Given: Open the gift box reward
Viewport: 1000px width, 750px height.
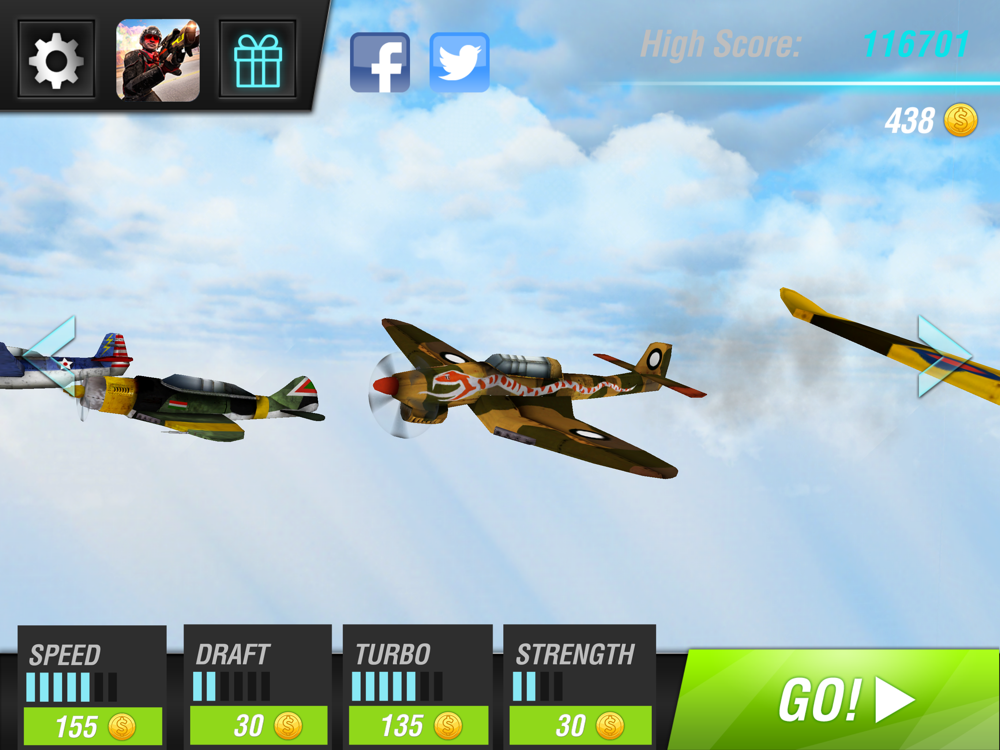Looking at the screenshot, I should point(257,60).
